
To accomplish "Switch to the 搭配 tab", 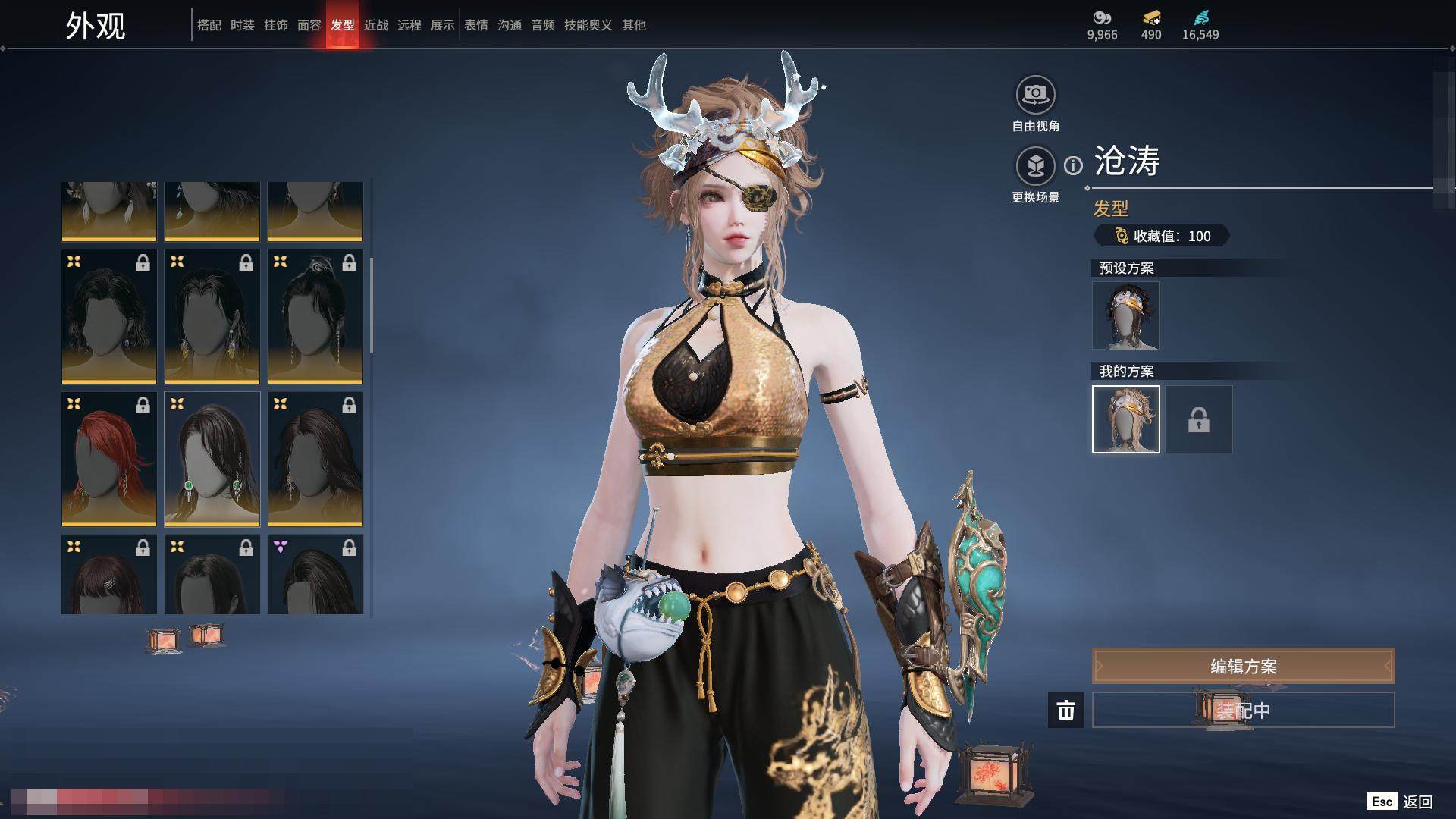I will (209, 25).
